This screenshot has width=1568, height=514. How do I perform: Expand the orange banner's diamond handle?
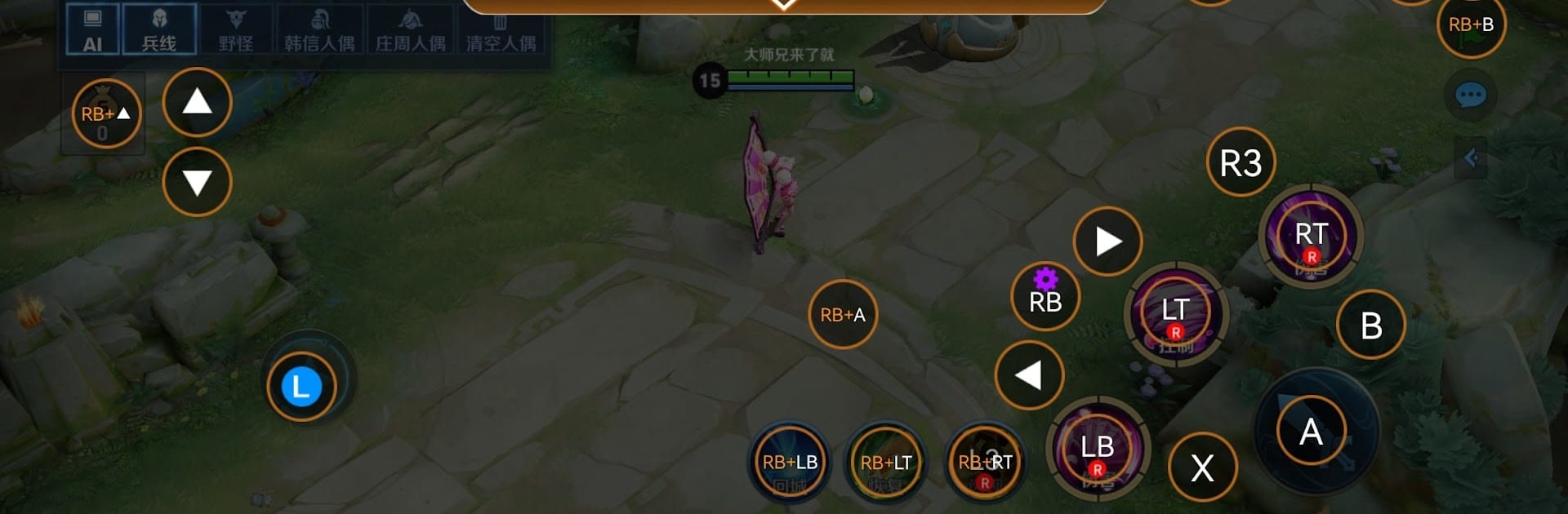[x=783, y=4]
